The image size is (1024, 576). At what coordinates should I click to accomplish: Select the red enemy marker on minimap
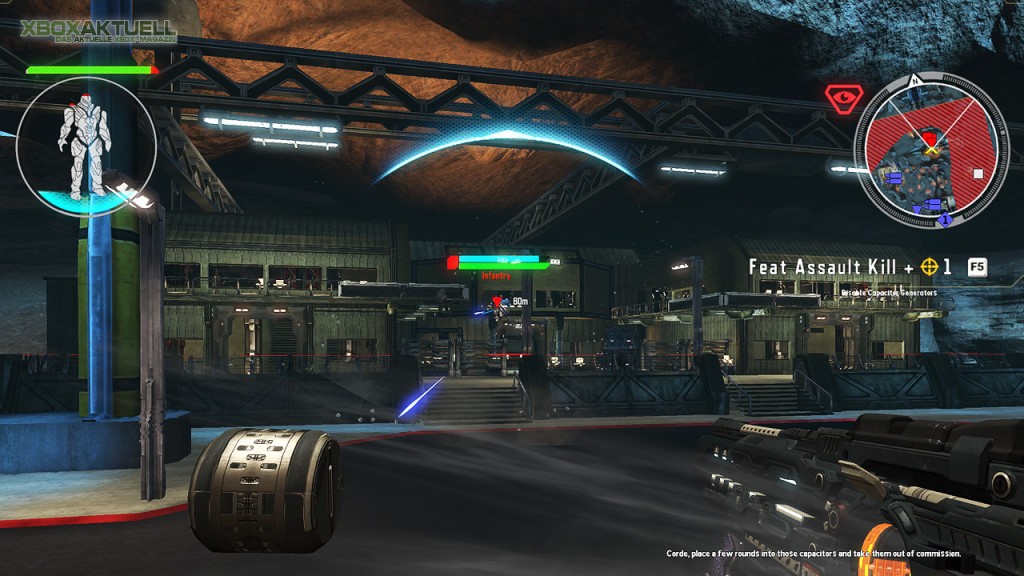(930, 137)
